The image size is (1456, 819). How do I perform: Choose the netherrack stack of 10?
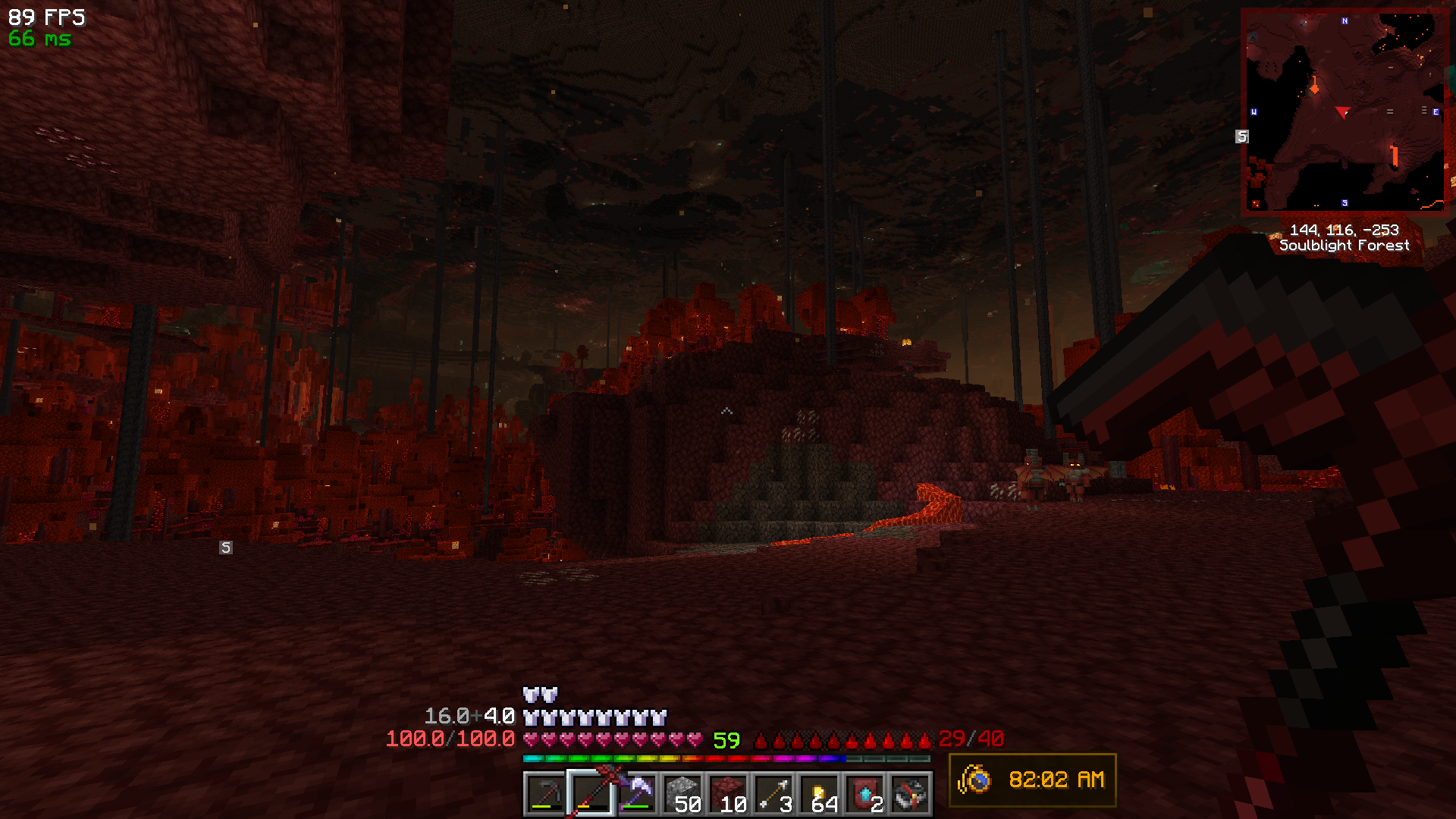click(x=728, y=794)
